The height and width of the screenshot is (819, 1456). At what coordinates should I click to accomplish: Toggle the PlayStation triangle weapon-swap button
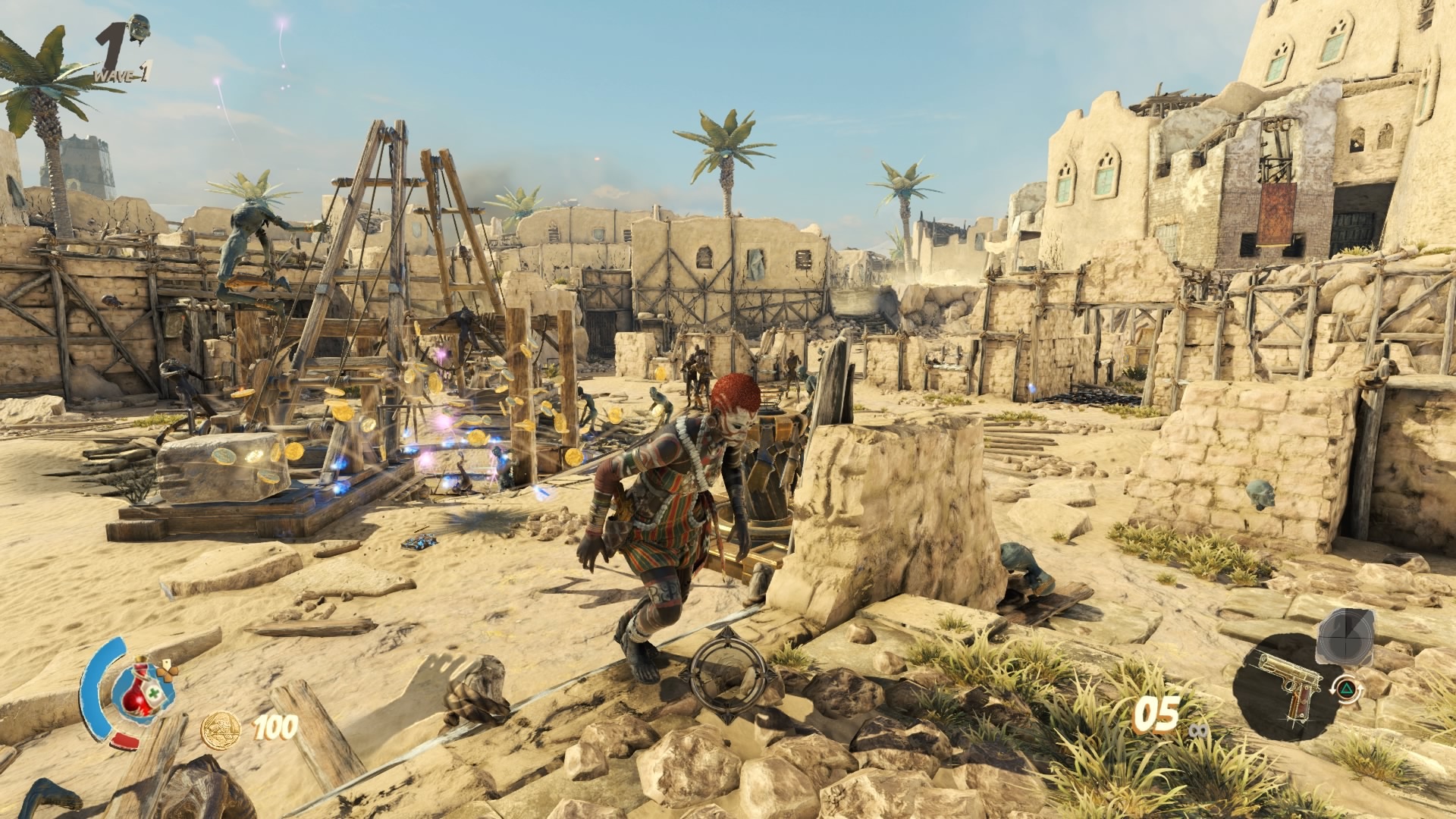coord(1347,689)
